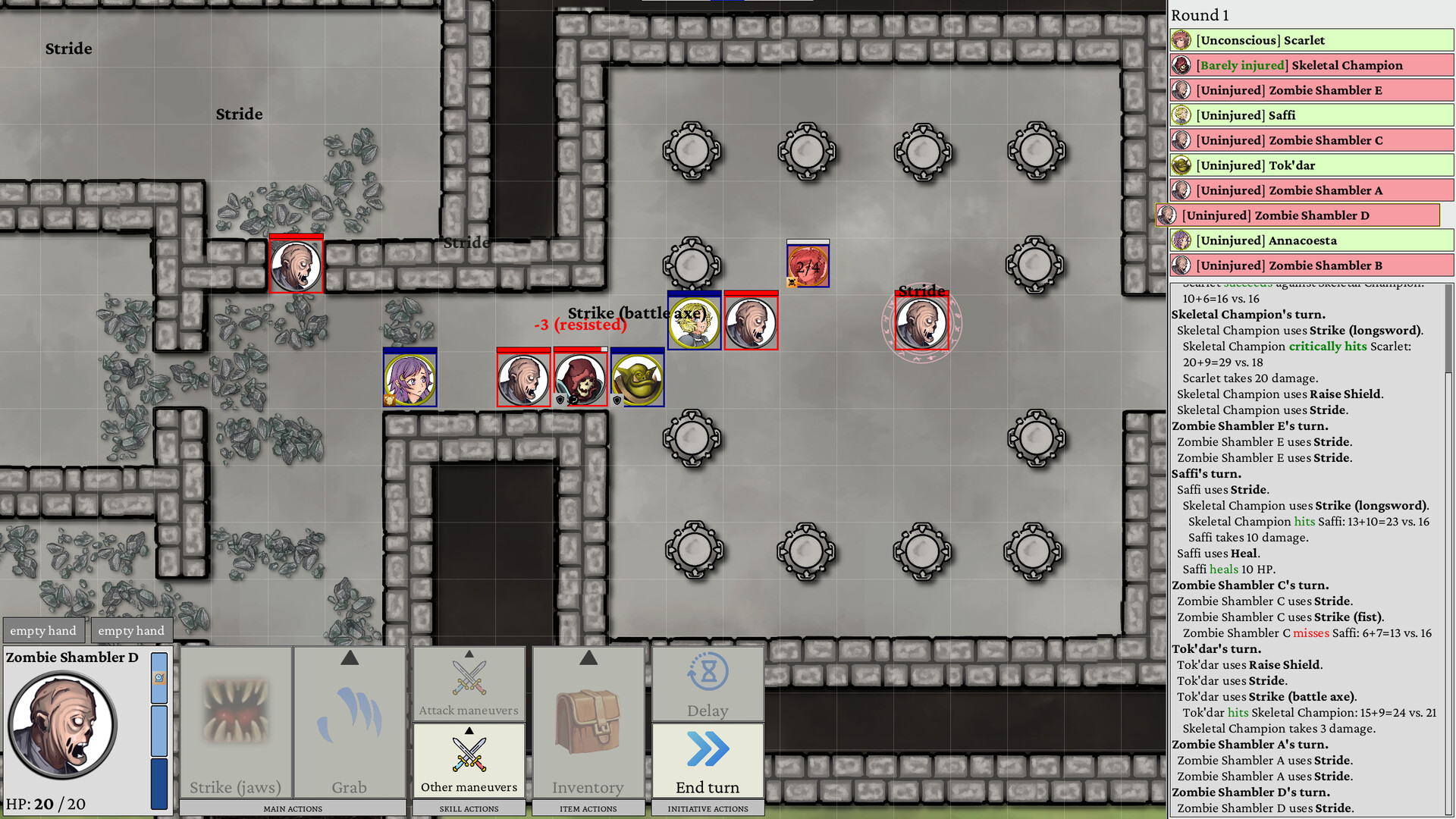
Task: Click the greyed Attack maneuvers icon
Action: tap(468, 679)
